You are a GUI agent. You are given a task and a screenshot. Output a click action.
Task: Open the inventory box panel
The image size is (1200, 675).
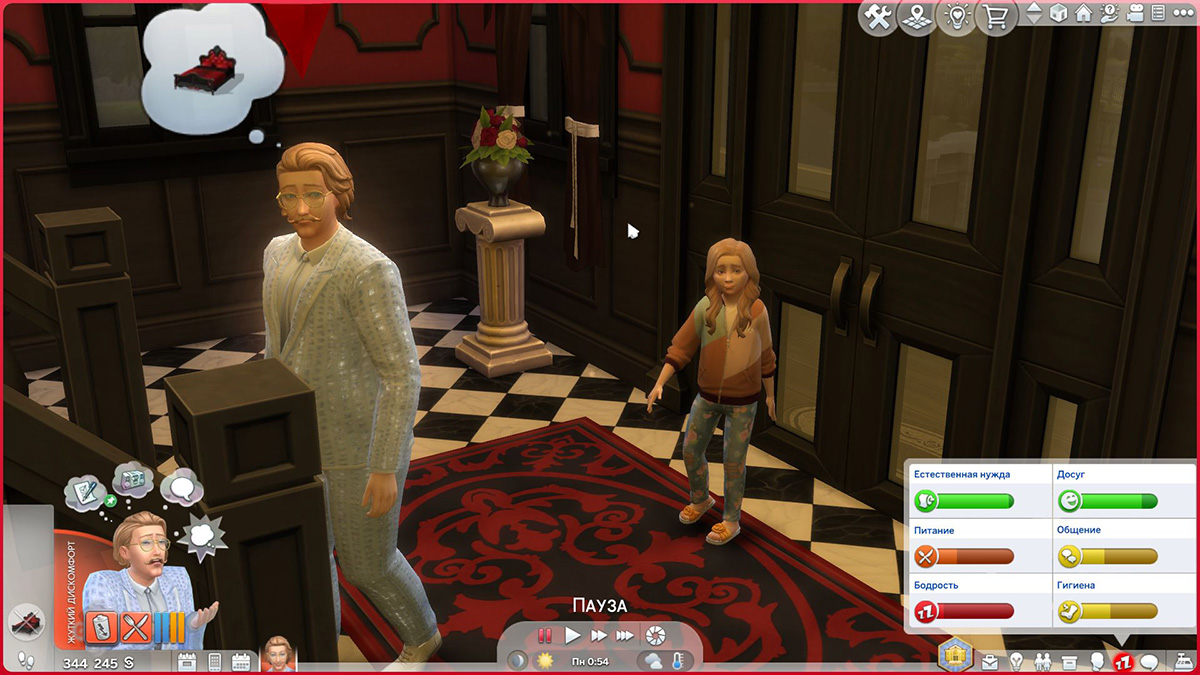pos(1070,662)
